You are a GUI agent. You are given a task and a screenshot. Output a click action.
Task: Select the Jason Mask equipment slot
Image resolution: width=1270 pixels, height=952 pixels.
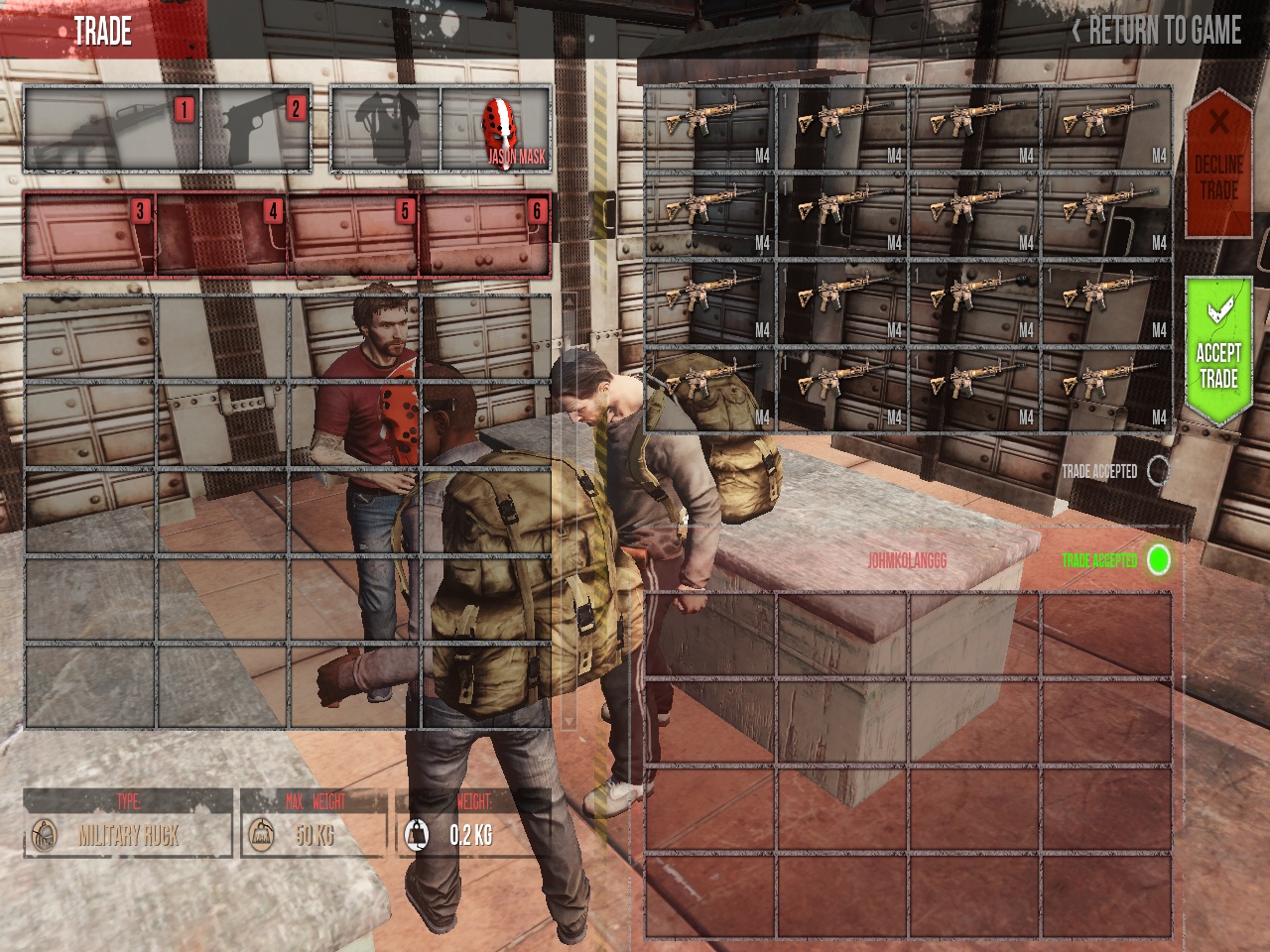[x=496, y=130]
